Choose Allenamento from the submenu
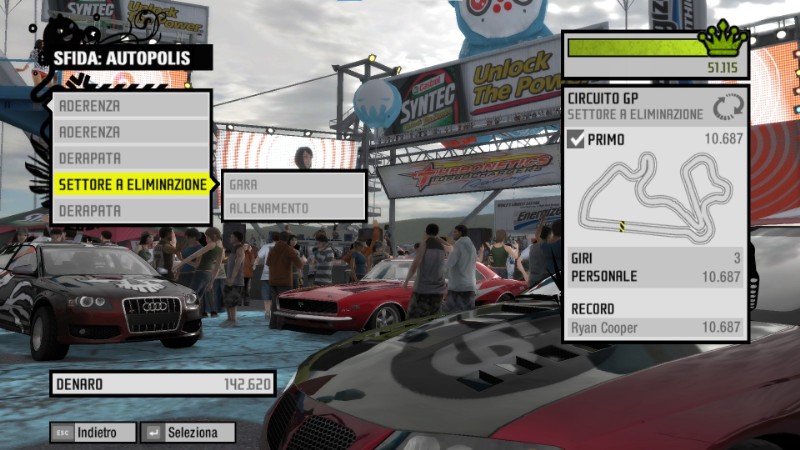 [x=294, y=209]
